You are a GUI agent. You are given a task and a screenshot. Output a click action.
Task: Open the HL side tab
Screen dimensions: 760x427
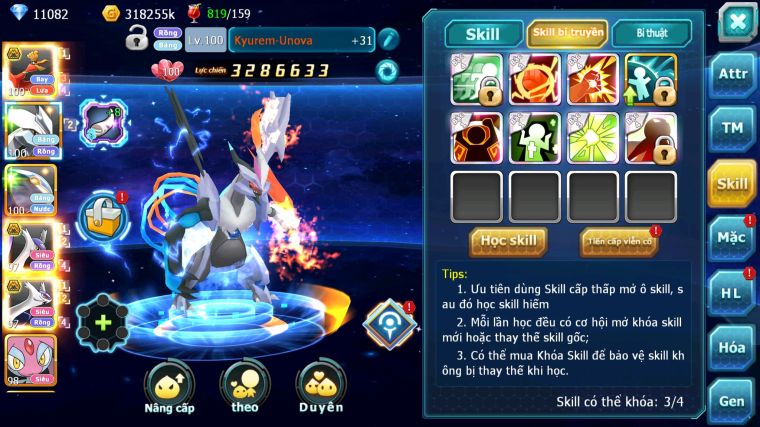(x=733, y=293)
